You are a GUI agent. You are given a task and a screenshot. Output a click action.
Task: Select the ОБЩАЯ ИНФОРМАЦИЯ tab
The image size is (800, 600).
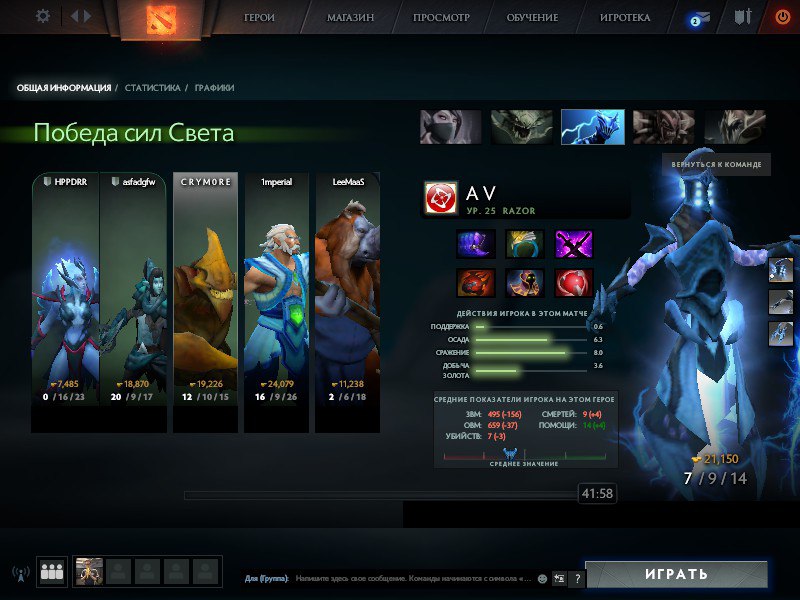click(x=64, y=88)
